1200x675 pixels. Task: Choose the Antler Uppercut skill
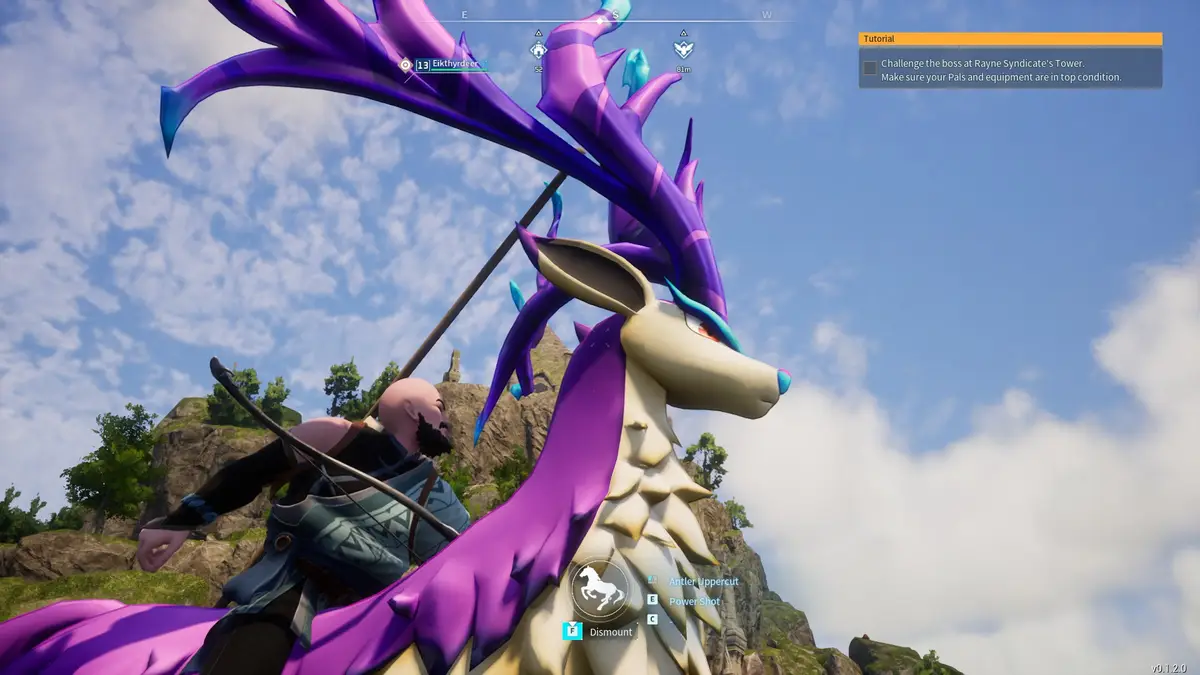point(703,581)
